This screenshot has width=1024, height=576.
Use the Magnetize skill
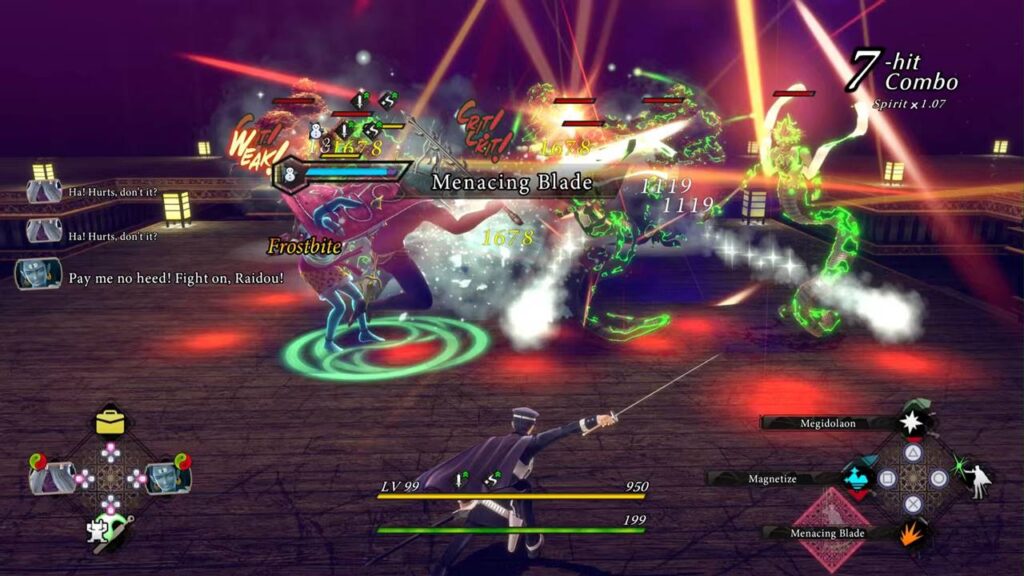point(770,479)
